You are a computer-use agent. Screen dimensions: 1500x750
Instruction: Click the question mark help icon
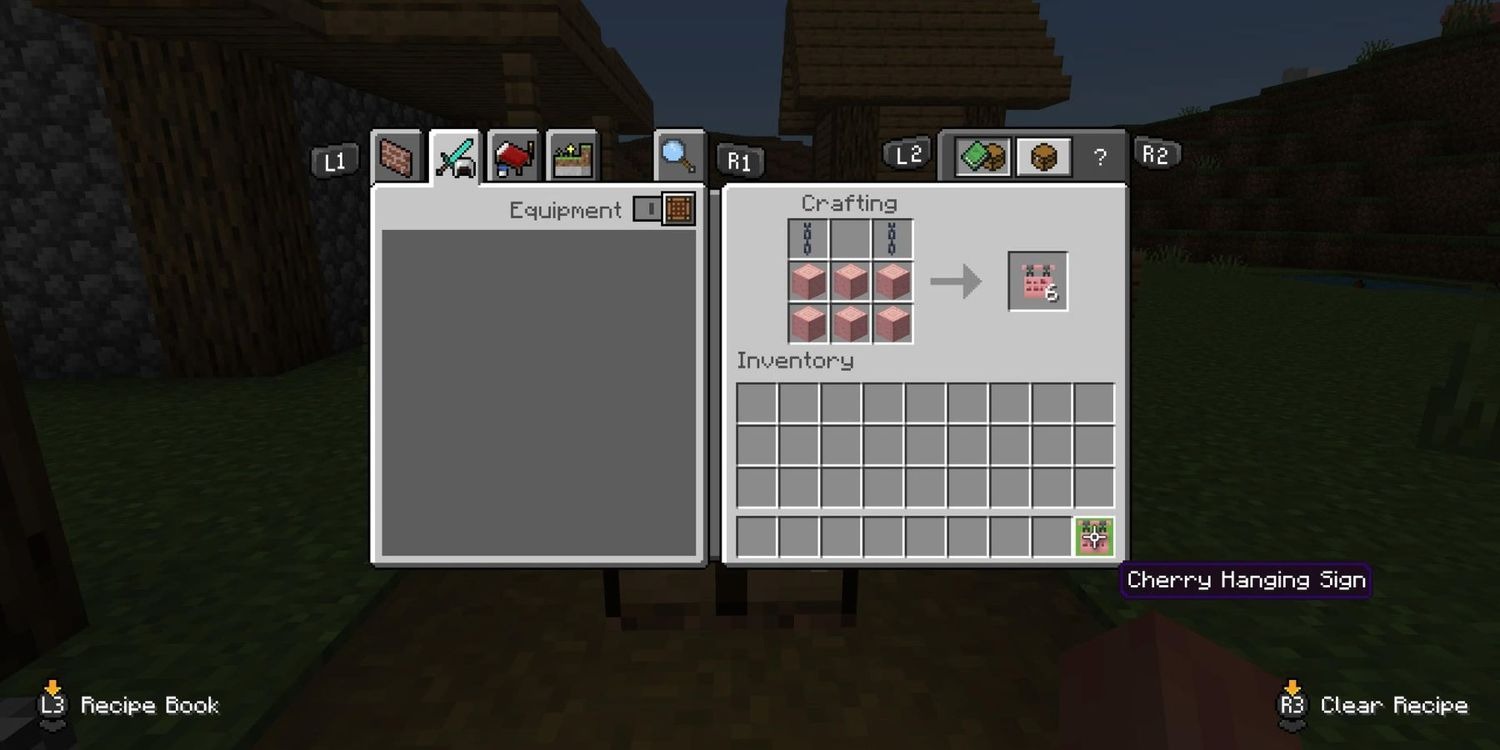(1100, 155)
